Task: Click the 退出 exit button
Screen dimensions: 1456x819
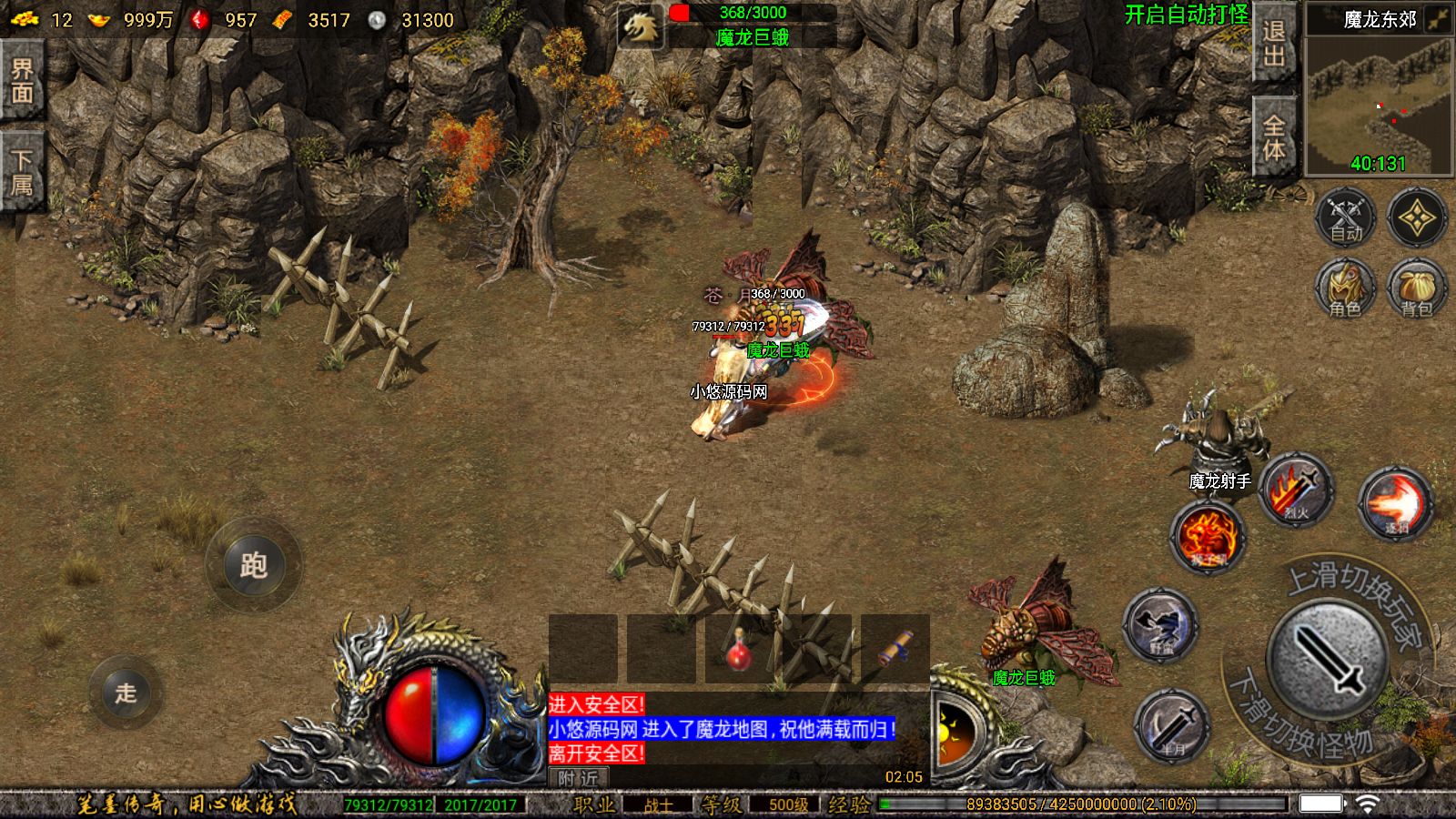Action: point(1274,44)
